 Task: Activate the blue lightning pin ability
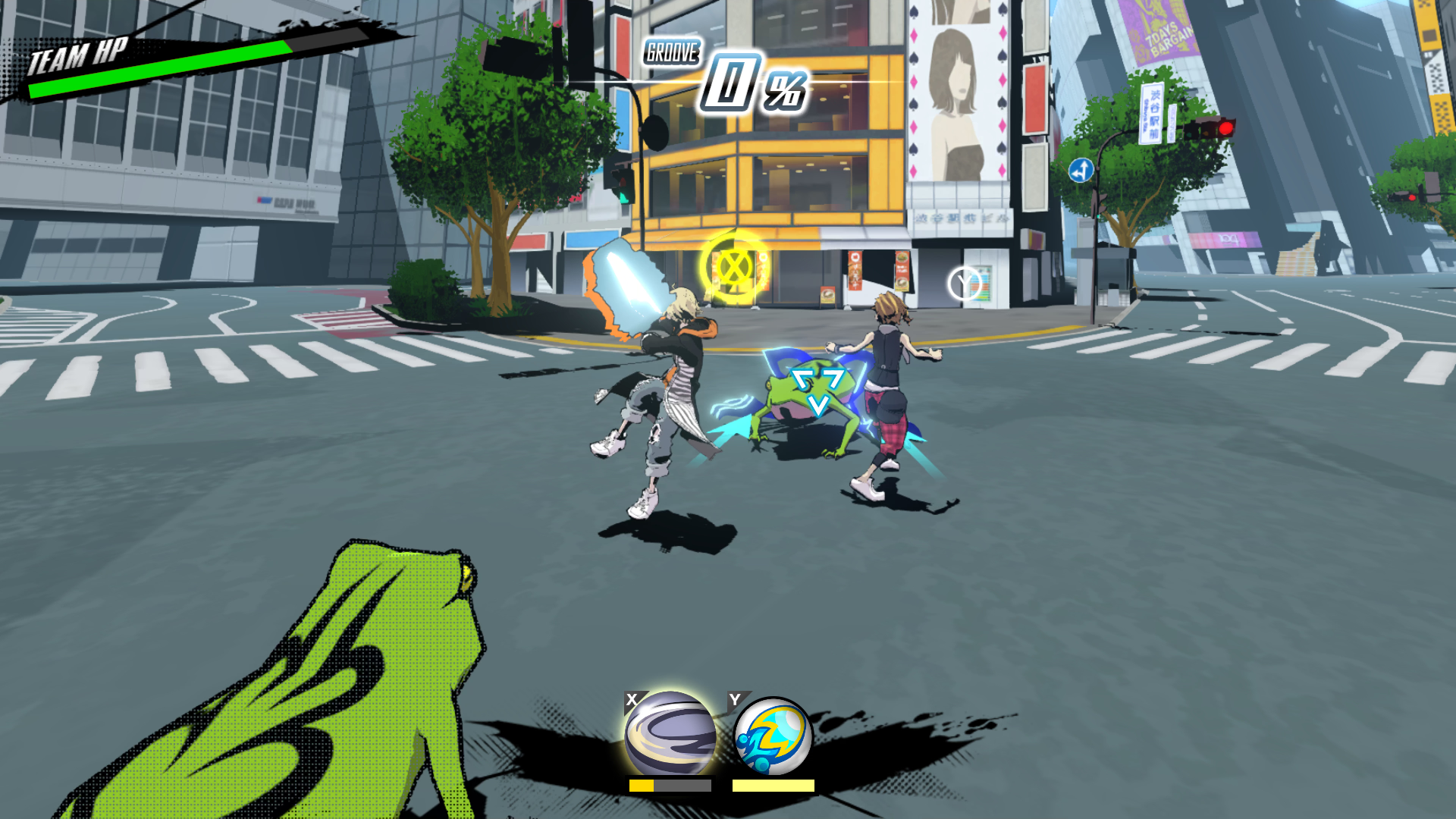[773, 737]
